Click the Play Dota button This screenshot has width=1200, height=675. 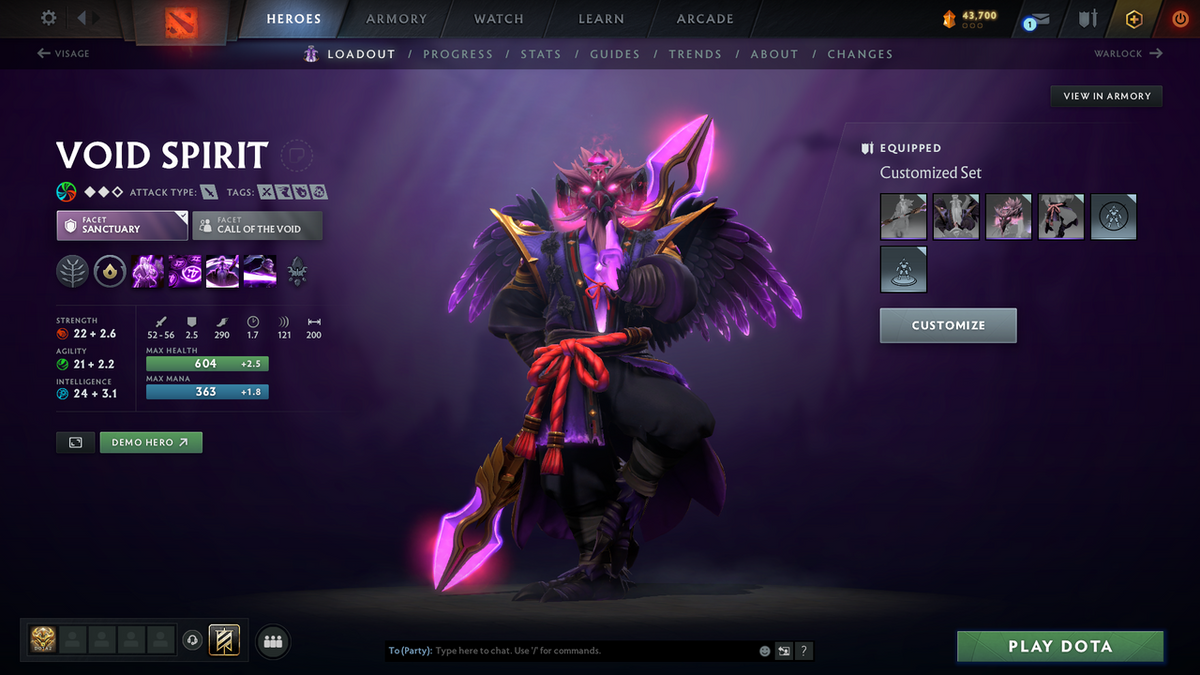click(1060, 646)
